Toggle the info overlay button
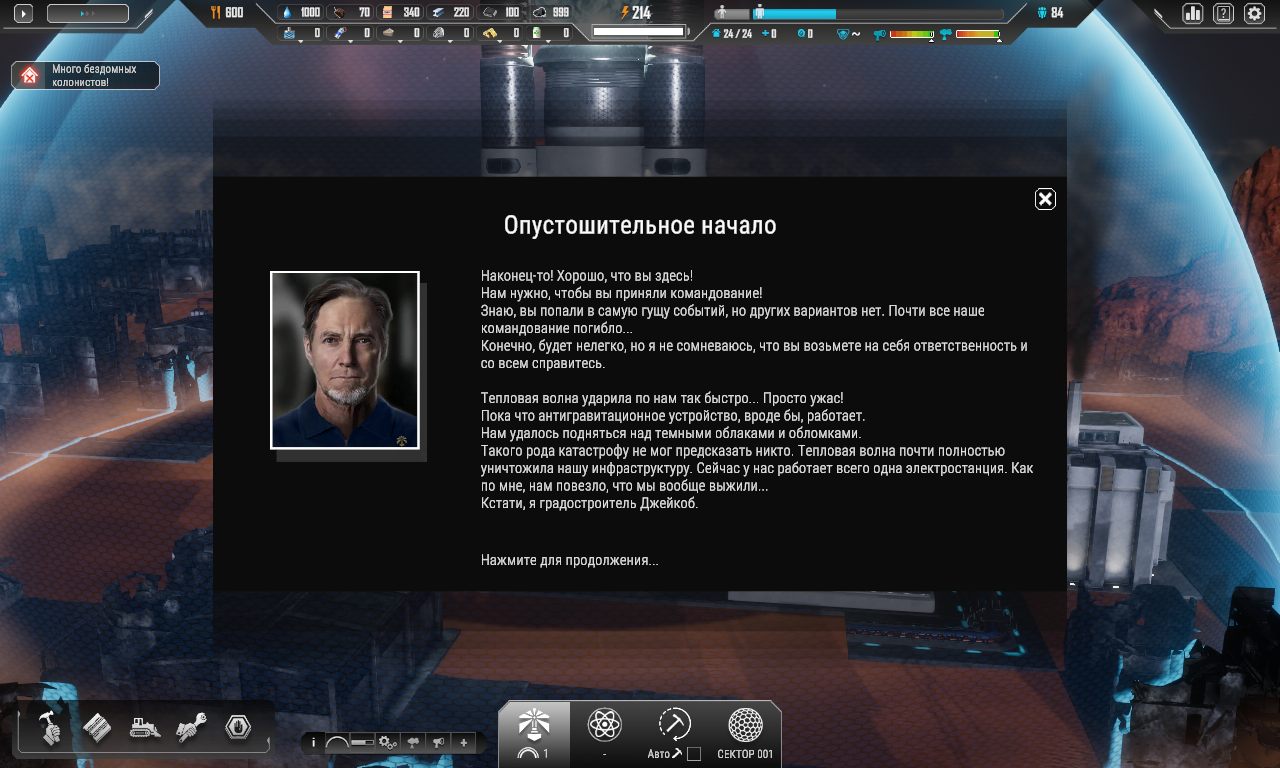This screenshot has width=1280, height=768. point(315,742)
